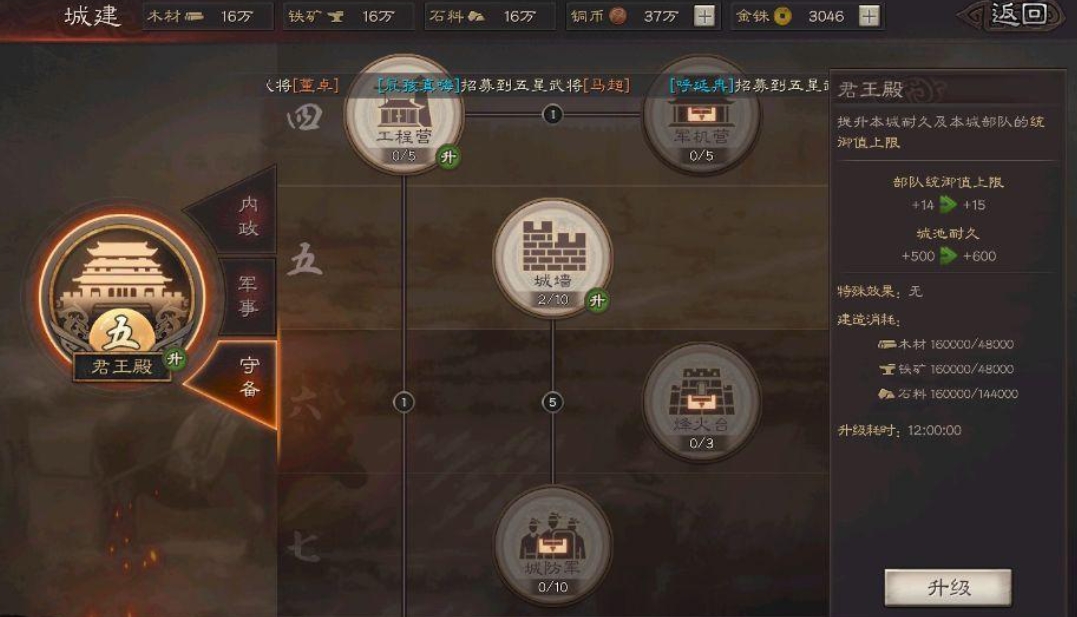Tap the green upgrade badge on 城墙
1077x617 pixels.
click(597, 300)
